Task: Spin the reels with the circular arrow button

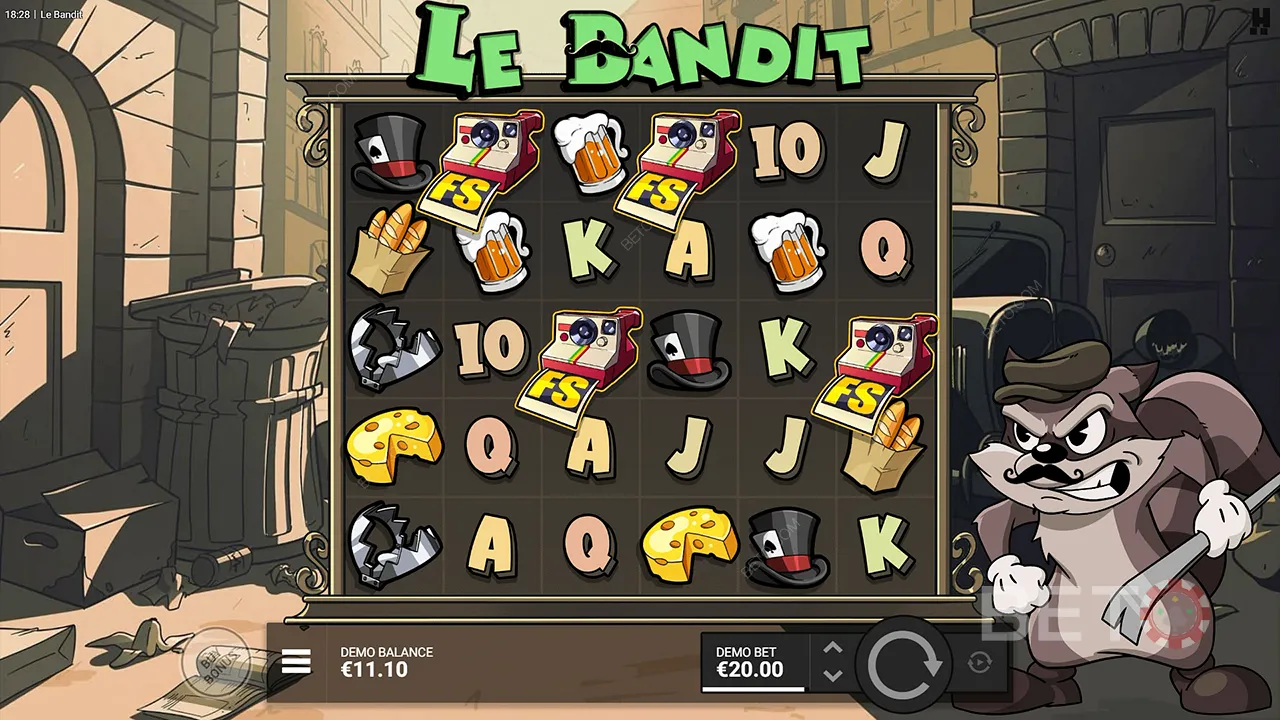Action: tap(906, 664)
